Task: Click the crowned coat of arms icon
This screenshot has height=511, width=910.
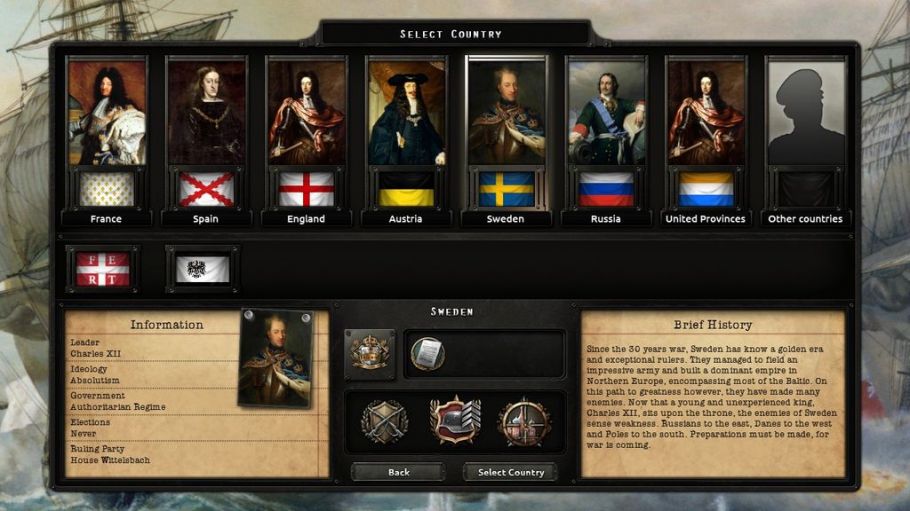Action: point(369,353)
